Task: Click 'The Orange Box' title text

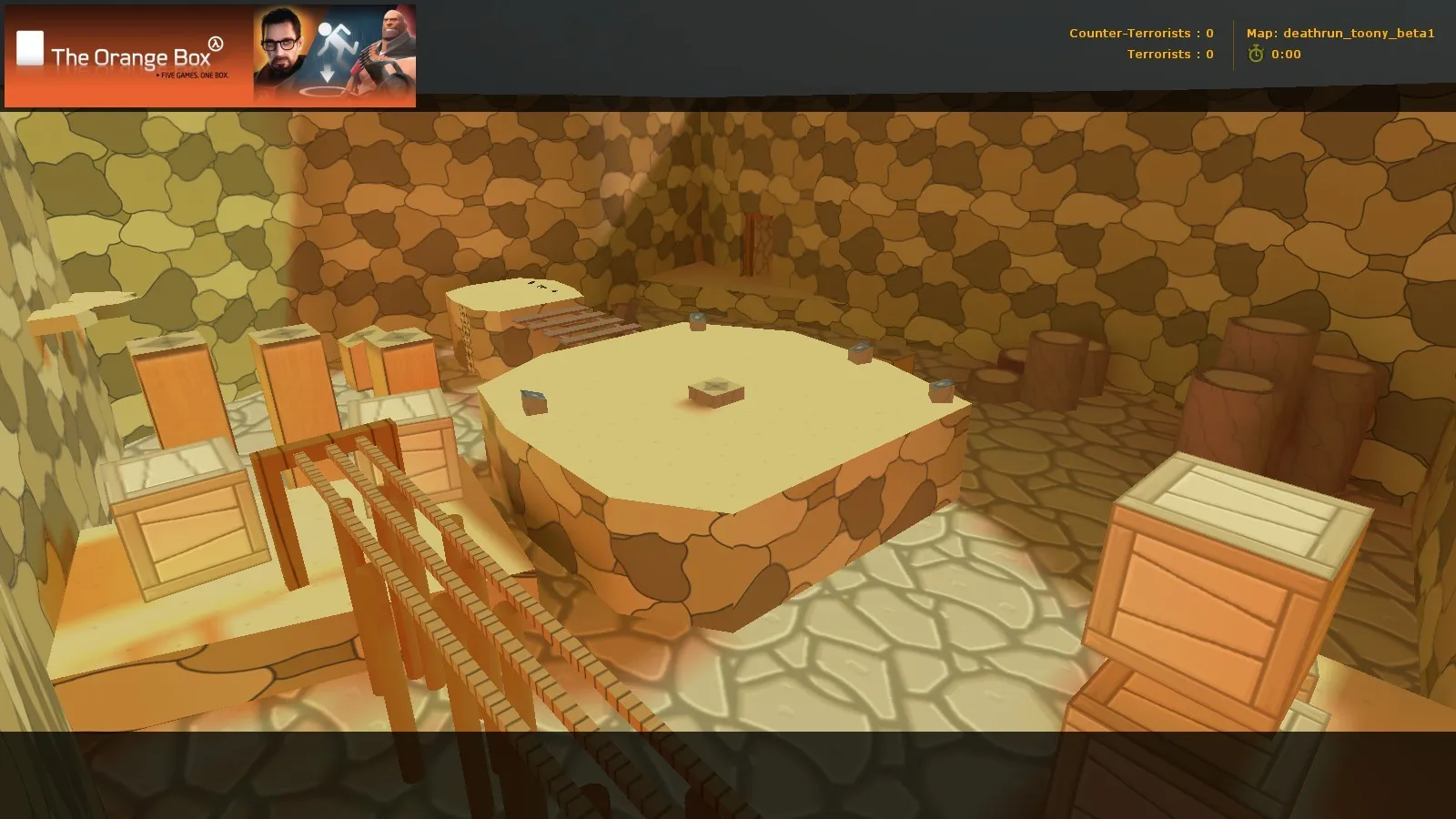Action: [132, 56]
